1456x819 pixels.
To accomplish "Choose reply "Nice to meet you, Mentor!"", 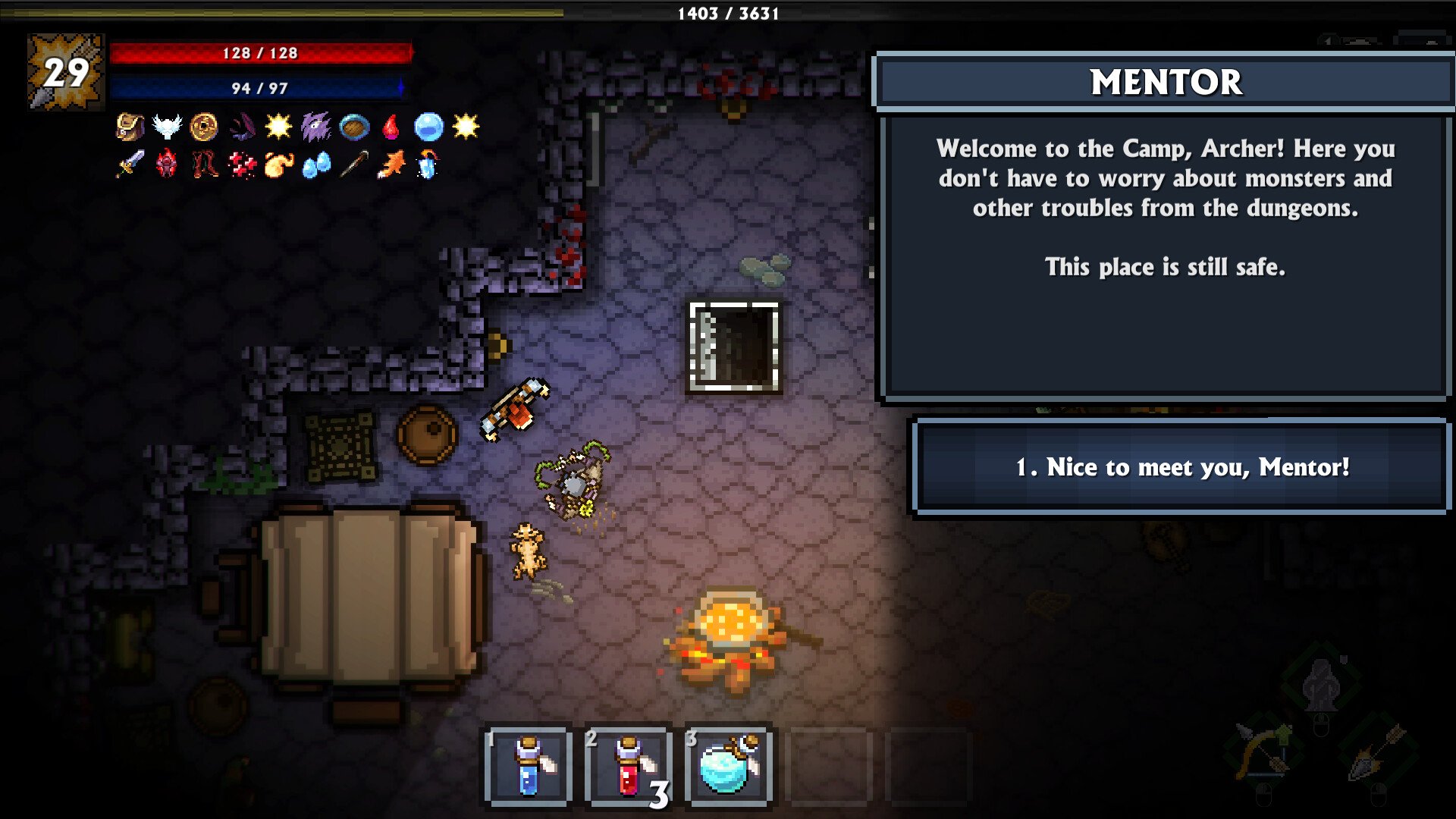I will point(1181,467).
